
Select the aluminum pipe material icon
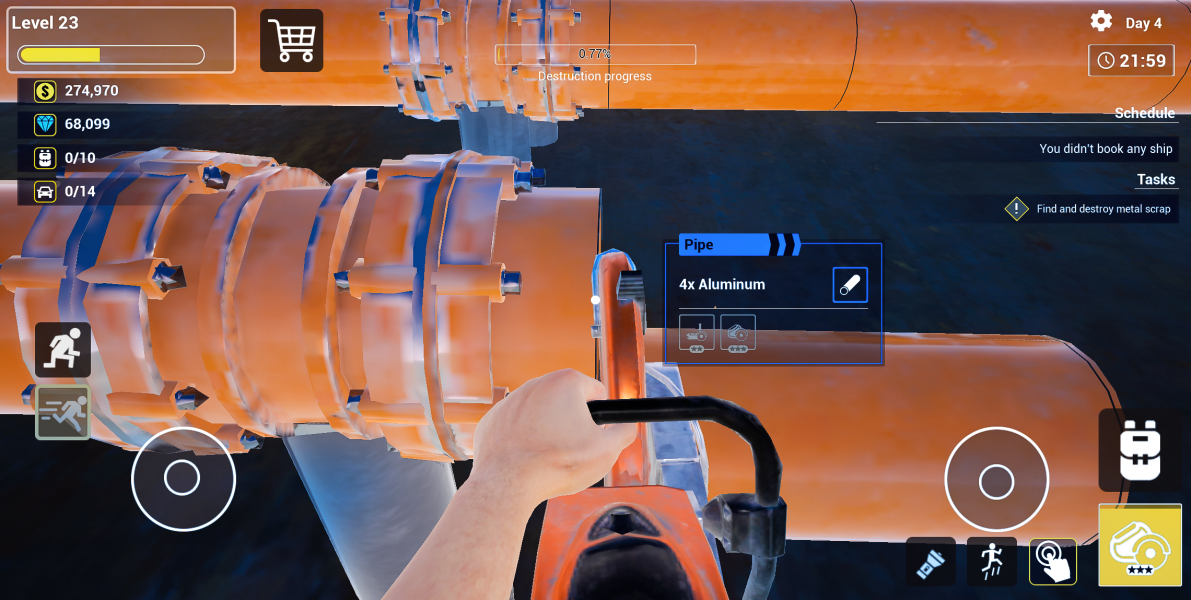pyautogui.click(x=850, y=285)
